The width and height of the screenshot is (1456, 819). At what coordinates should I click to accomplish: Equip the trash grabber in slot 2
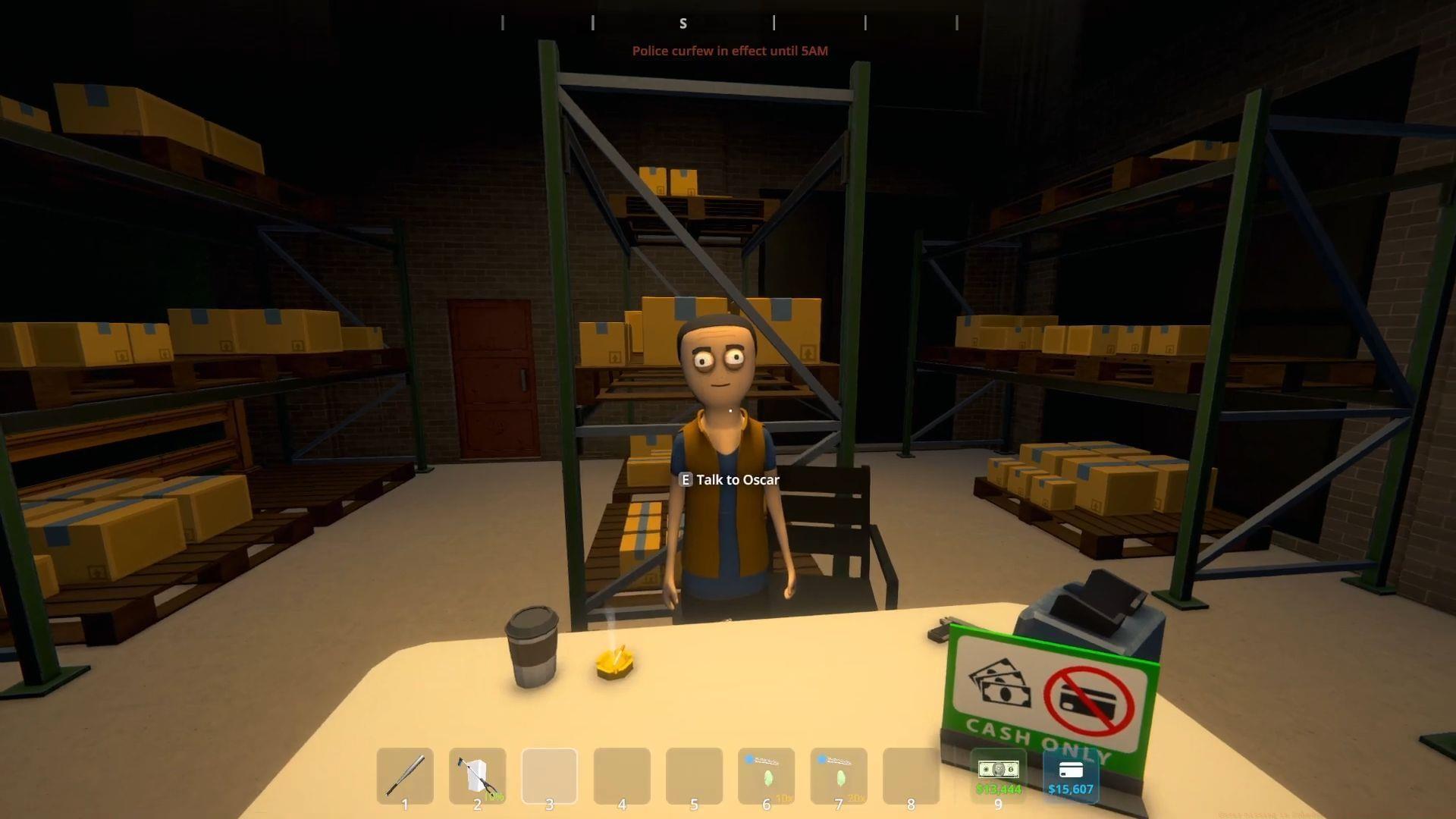coord(477,776)
